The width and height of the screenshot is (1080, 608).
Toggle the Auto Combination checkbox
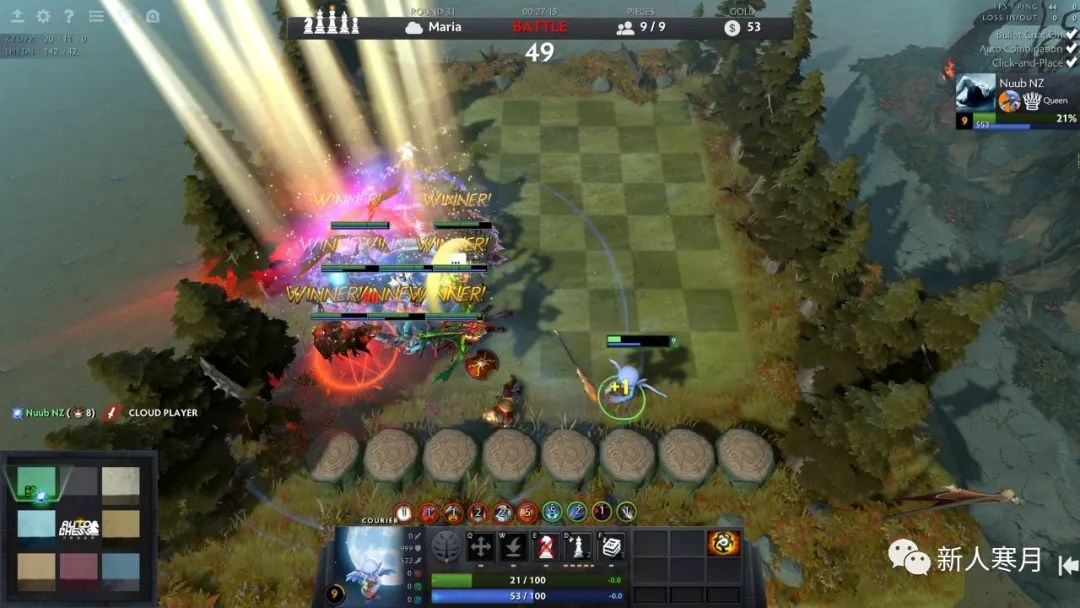click(x=1071, y=48)
